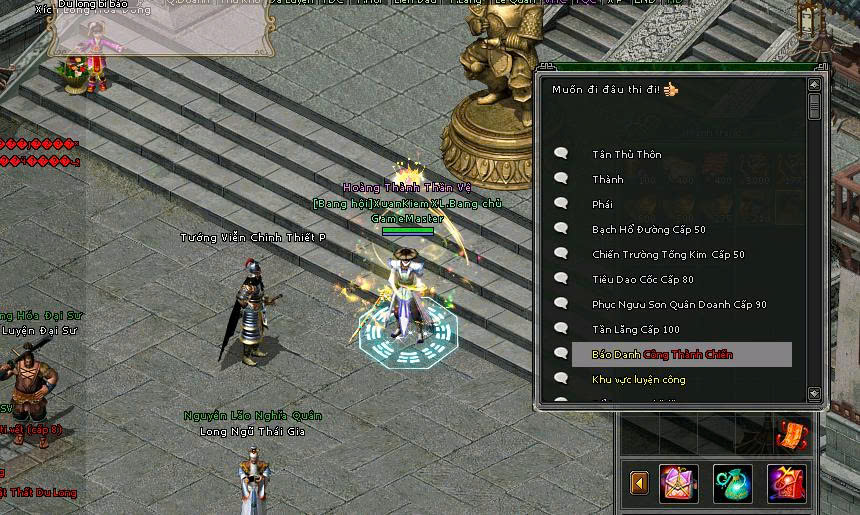The height and width of the screenshot is (515, 860).
Task: Click the dialog's scroll-up arrow
Action: [x=814, y=85]
